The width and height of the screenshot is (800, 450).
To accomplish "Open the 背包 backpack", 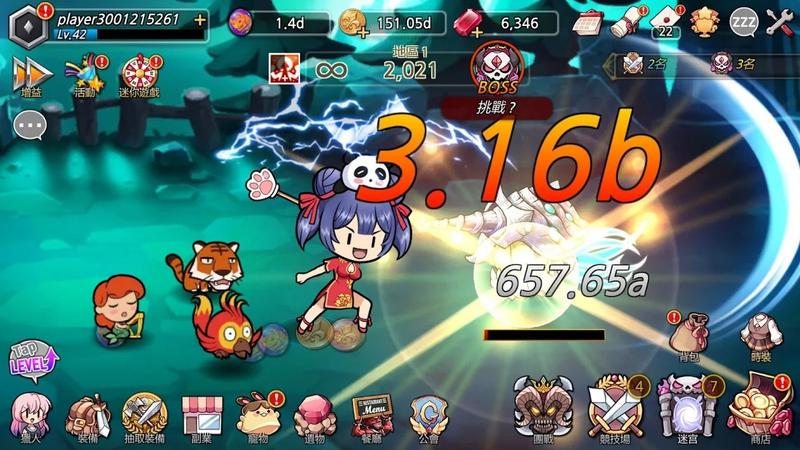I will (688, 331).
